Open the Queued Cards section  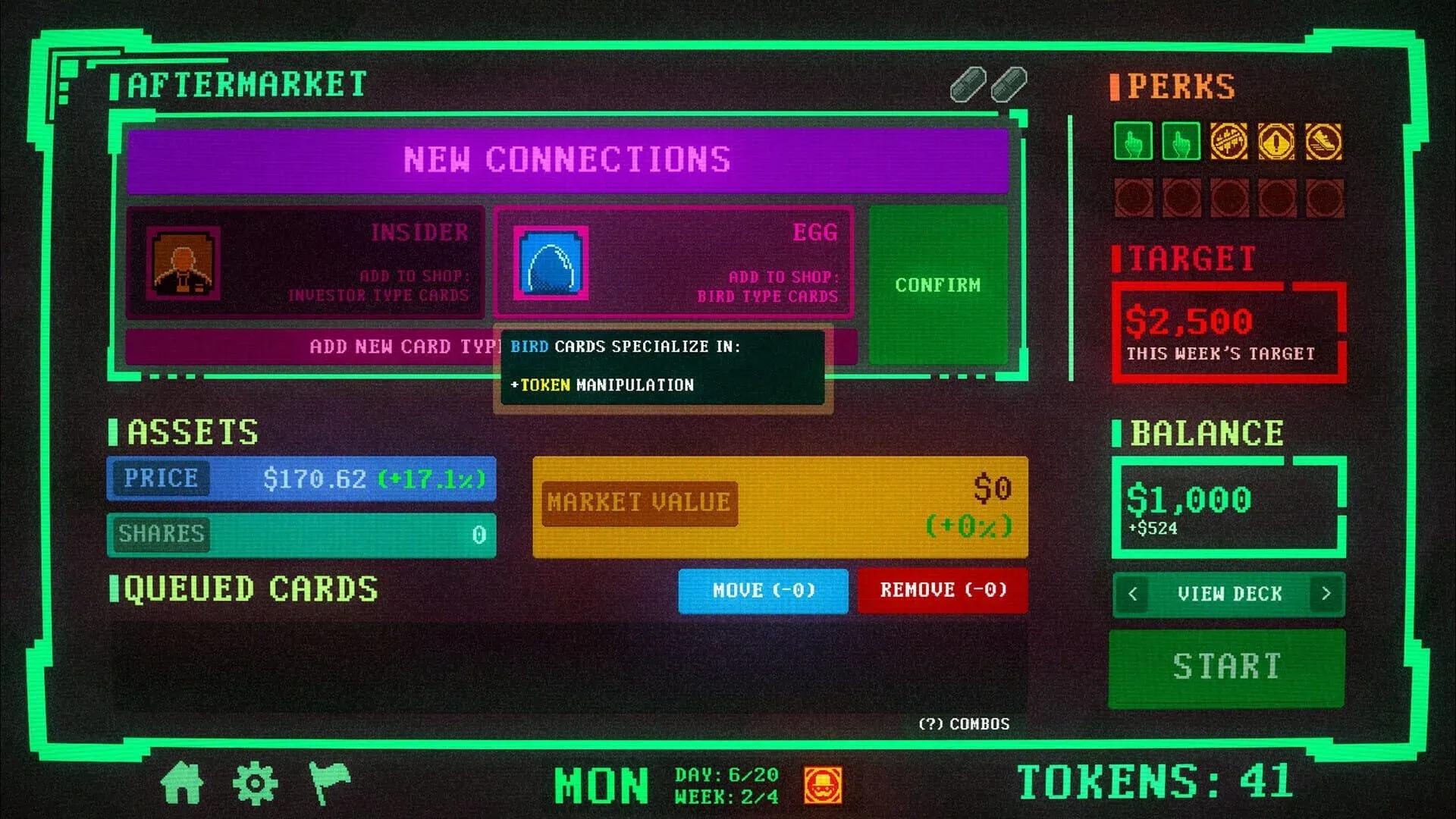click(x=250, y=590)
